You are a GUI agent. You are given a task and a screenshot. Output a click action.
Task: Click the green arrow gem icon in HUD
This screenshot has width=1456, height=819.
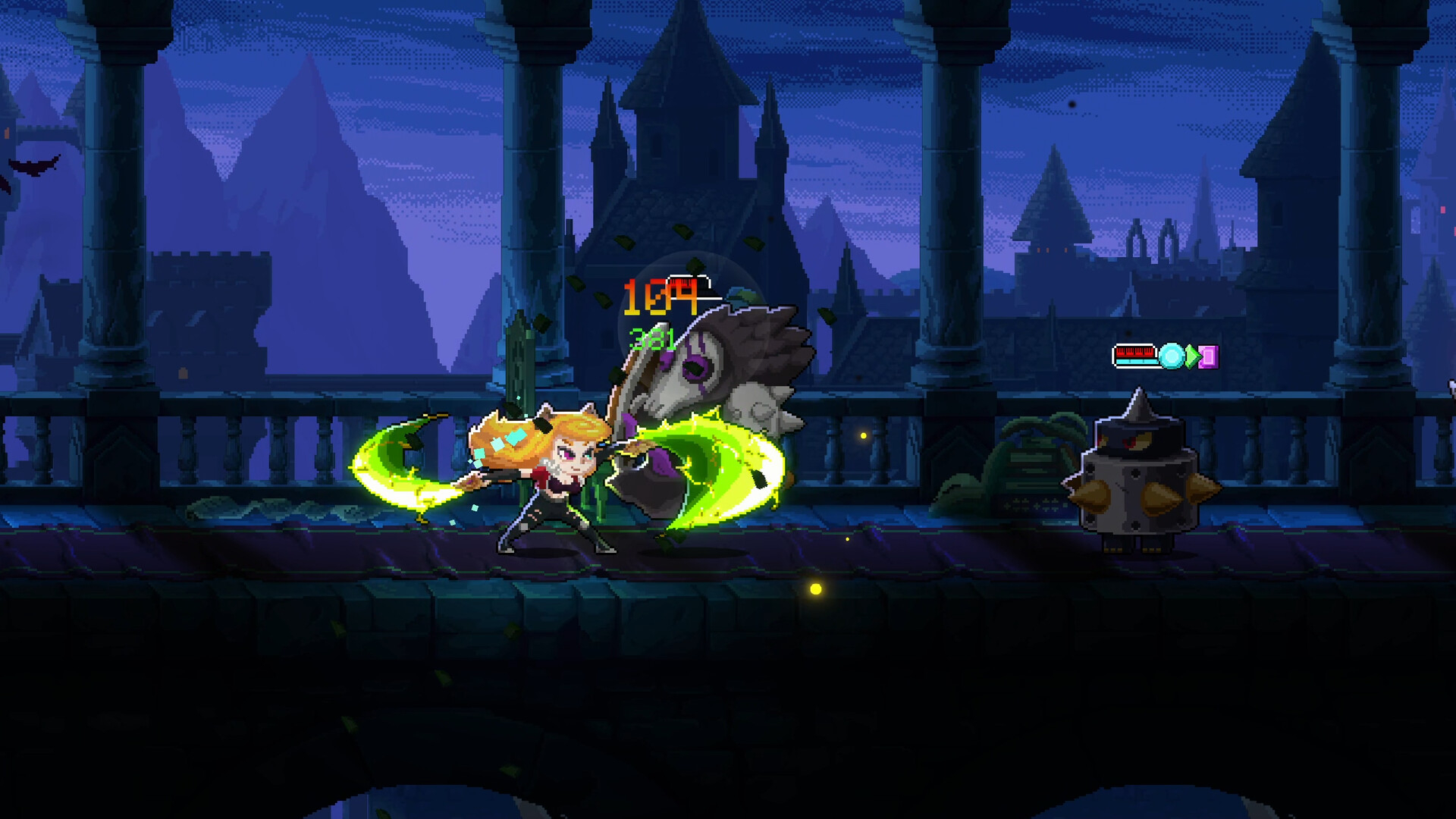pyautogui.click(x=1191, y=356)
